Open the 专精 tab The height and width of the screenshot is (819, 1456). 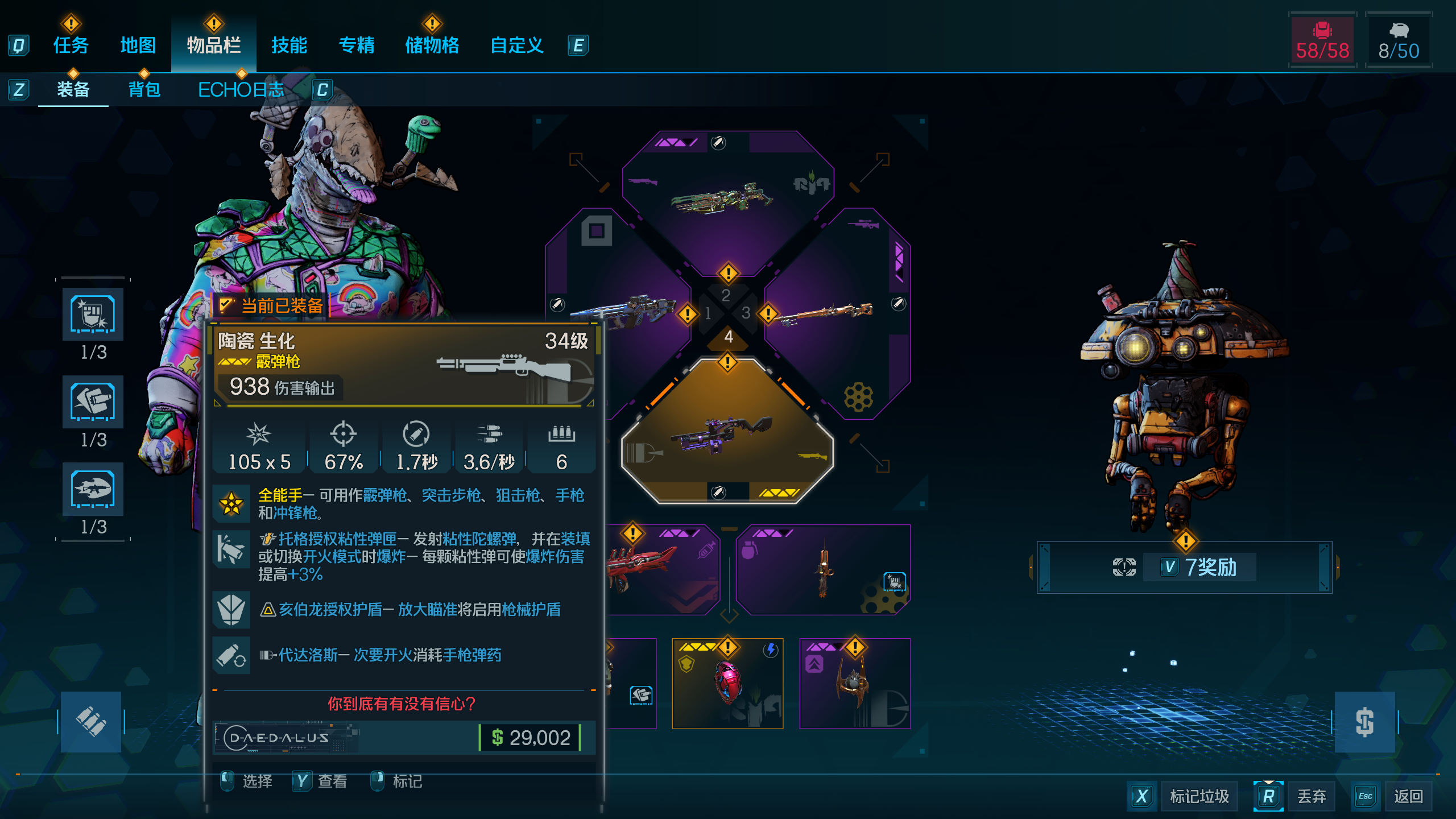(x=357, y=45)
